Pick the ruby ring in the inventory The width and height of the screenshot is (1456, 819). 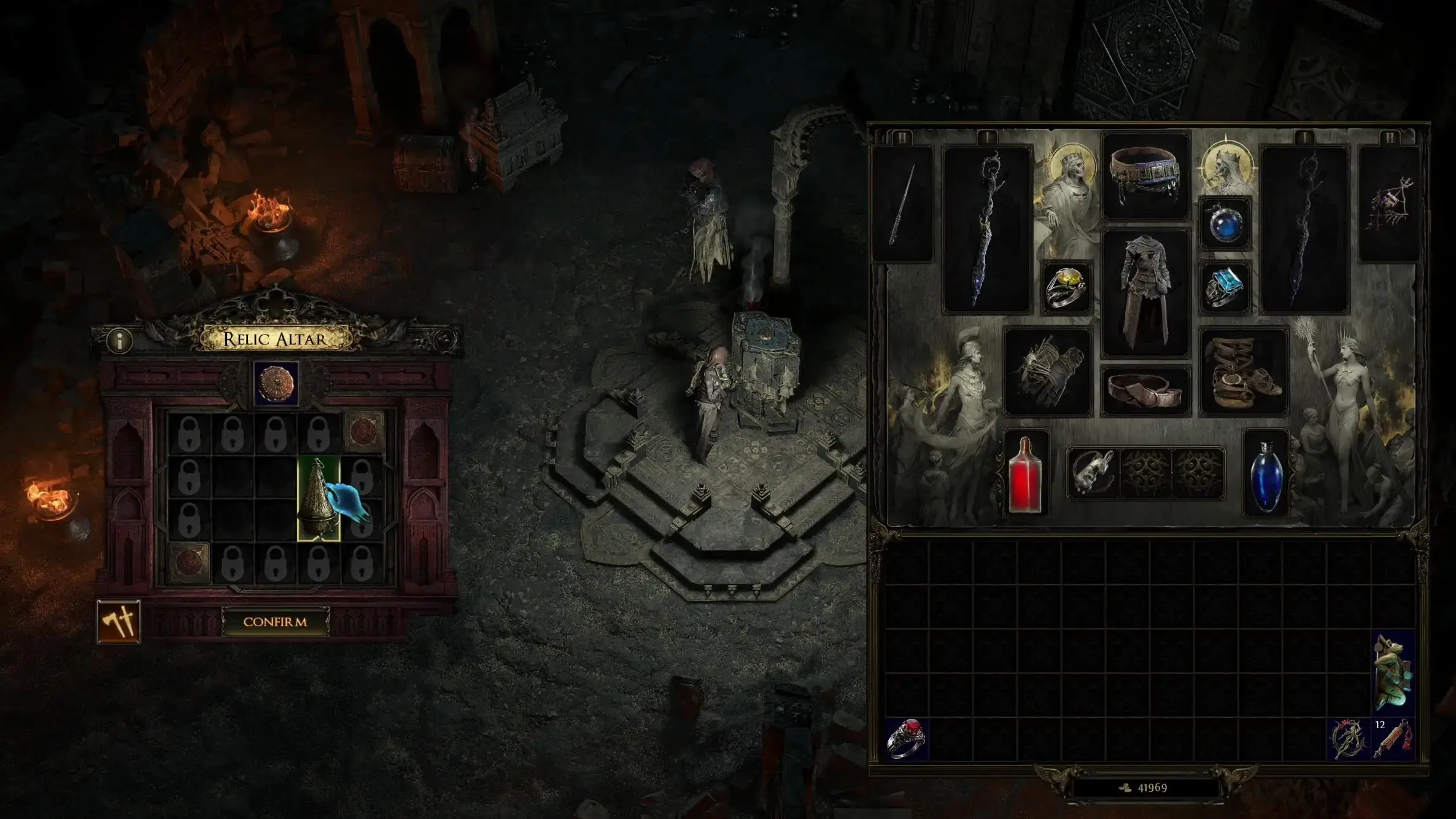[x=907, y=739]
